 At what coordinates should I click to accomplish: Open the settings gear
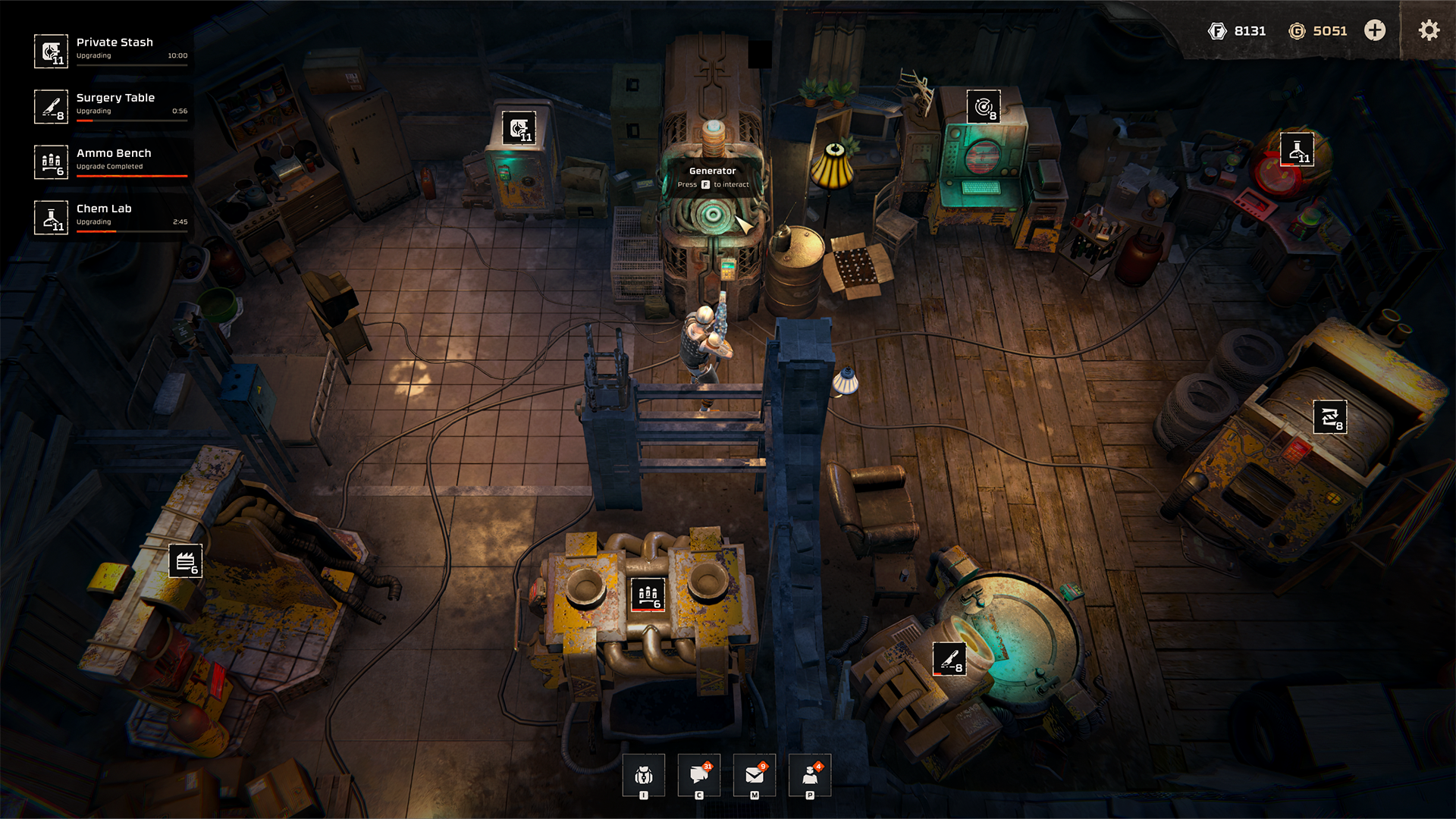(x=1429, y=30)
